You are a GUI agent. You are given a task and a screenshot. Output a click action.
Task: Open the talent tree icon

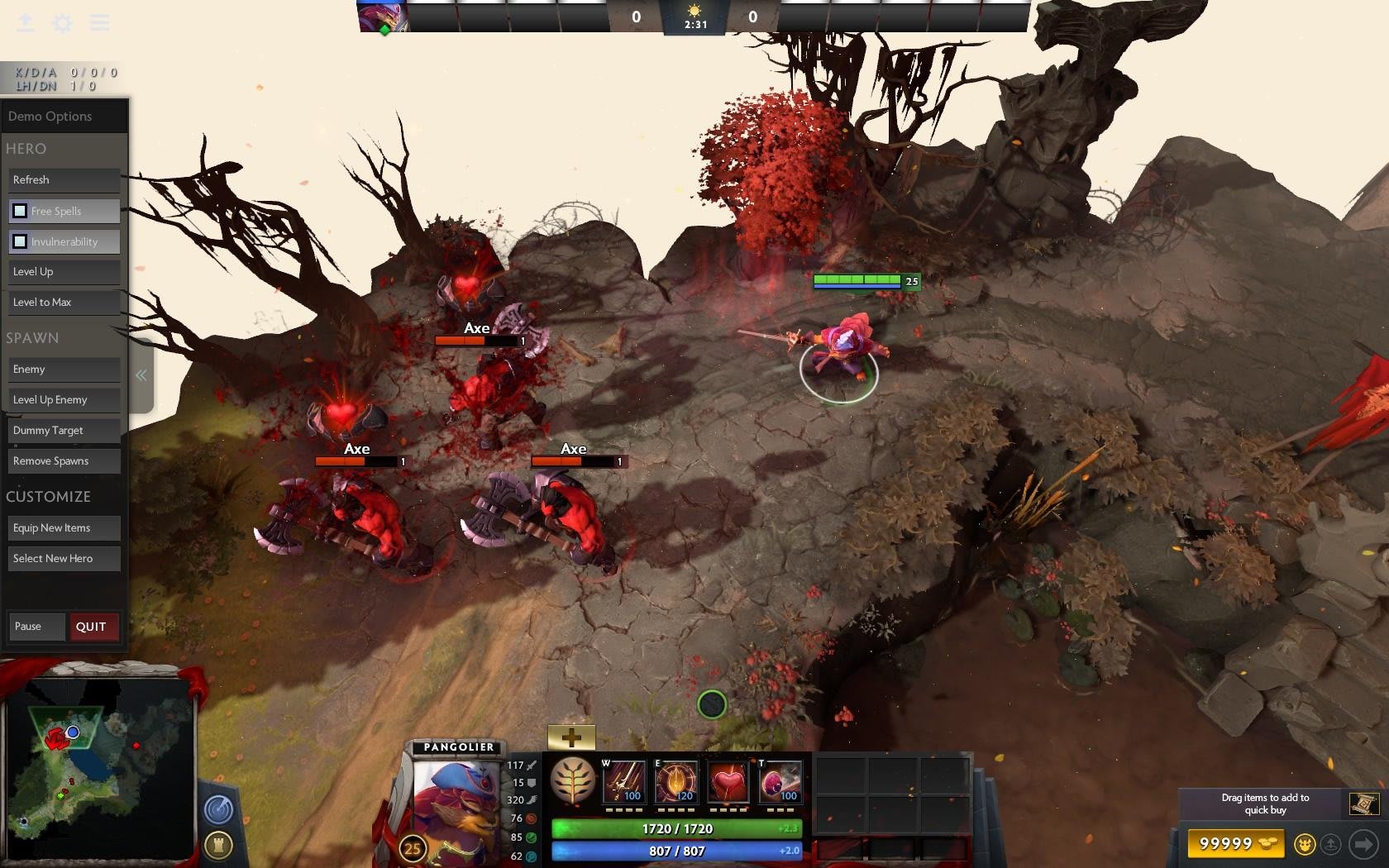[573, 780]
